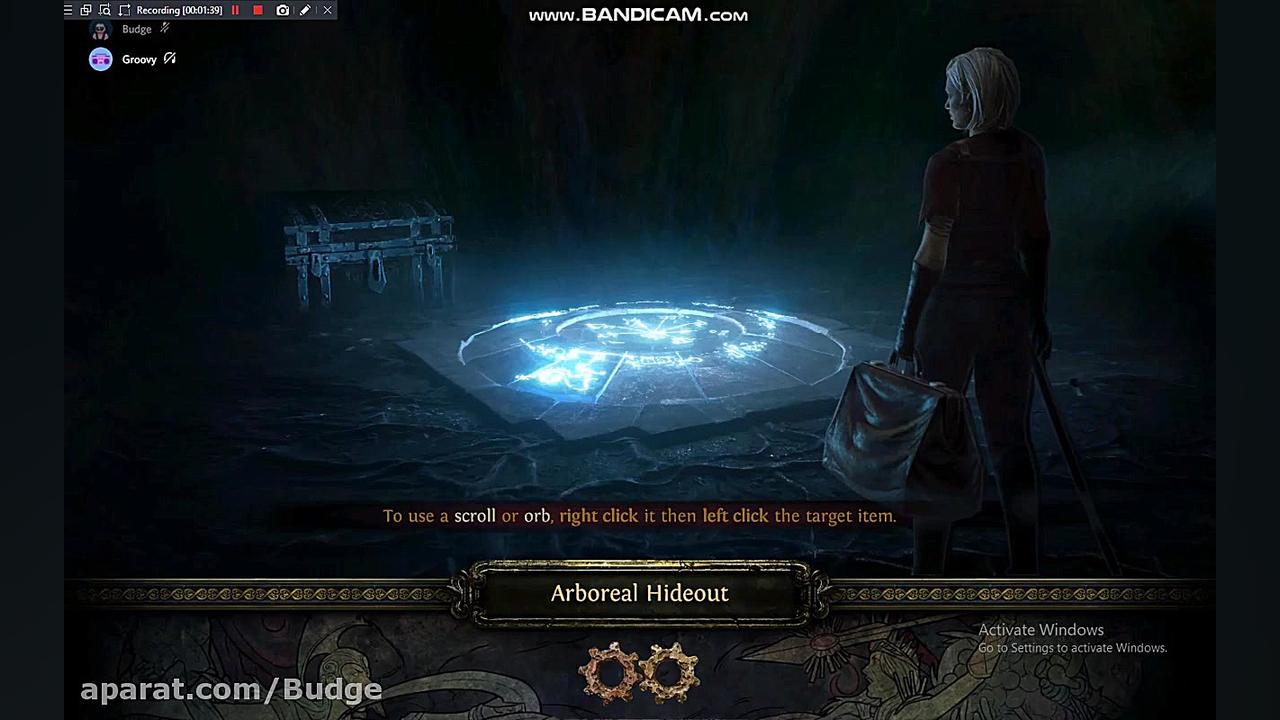Unmute Budge's microphone indicator
Image resolution: width=1280 pixels, height=720 pixels.
(167, 28)
